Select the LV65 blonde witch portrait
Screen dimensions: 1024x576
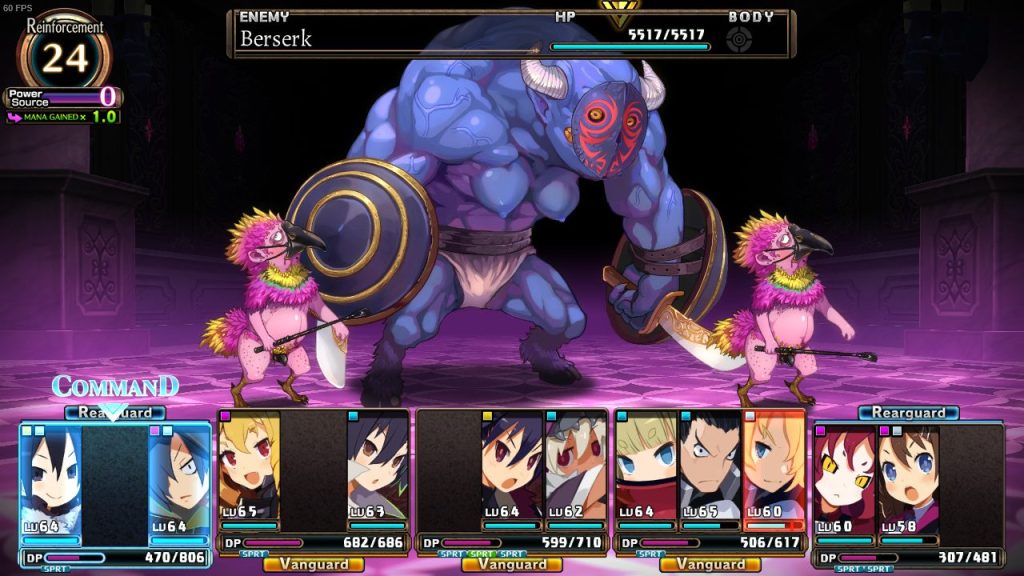248,468
